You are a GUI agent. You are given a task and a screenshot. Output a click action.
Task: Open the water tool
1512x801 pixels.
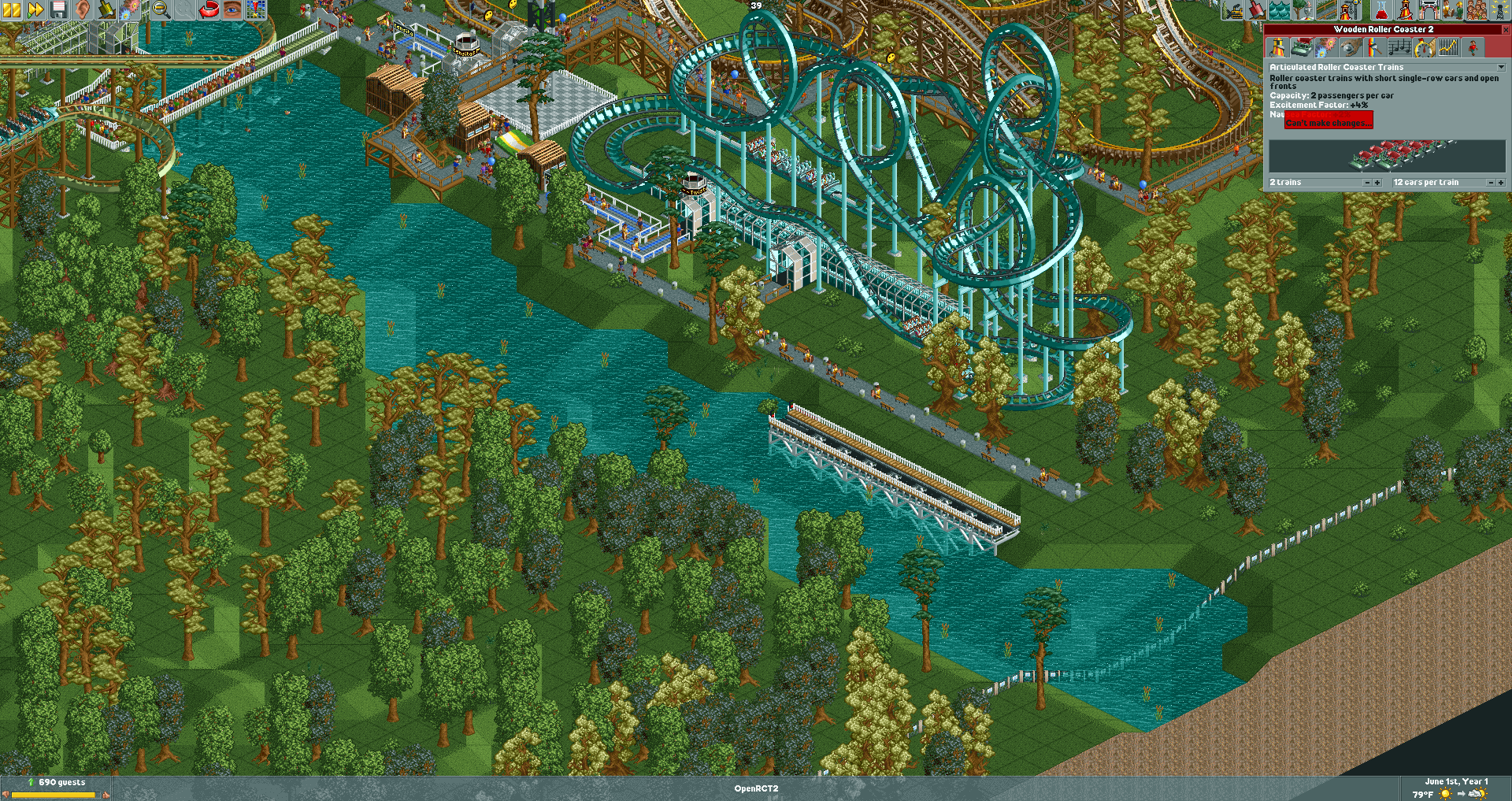pos(1279,10)
